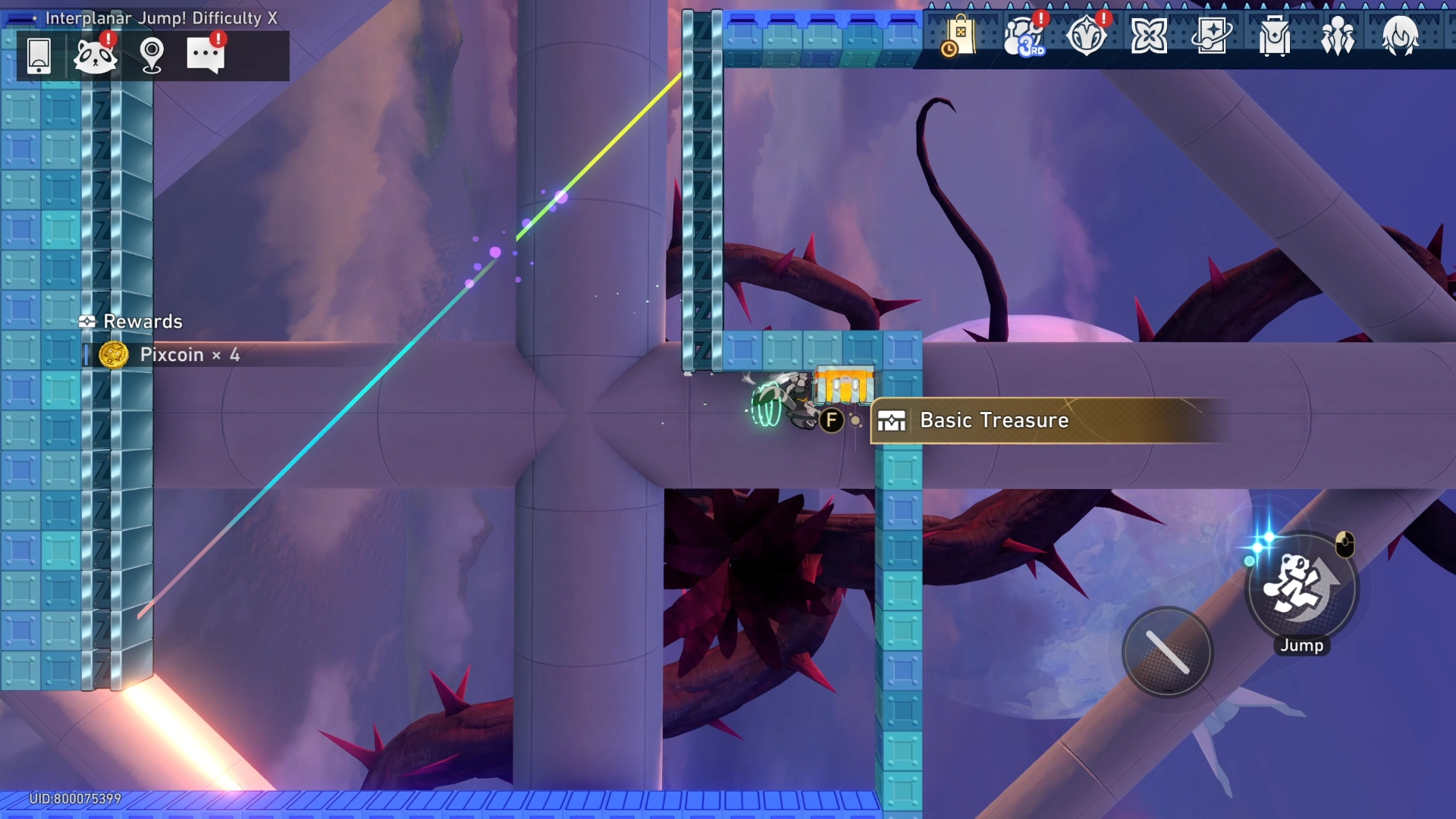This screenshot has width=1456, height=819.
Task: Open the chat speech bubble icon
Action: 206,55
